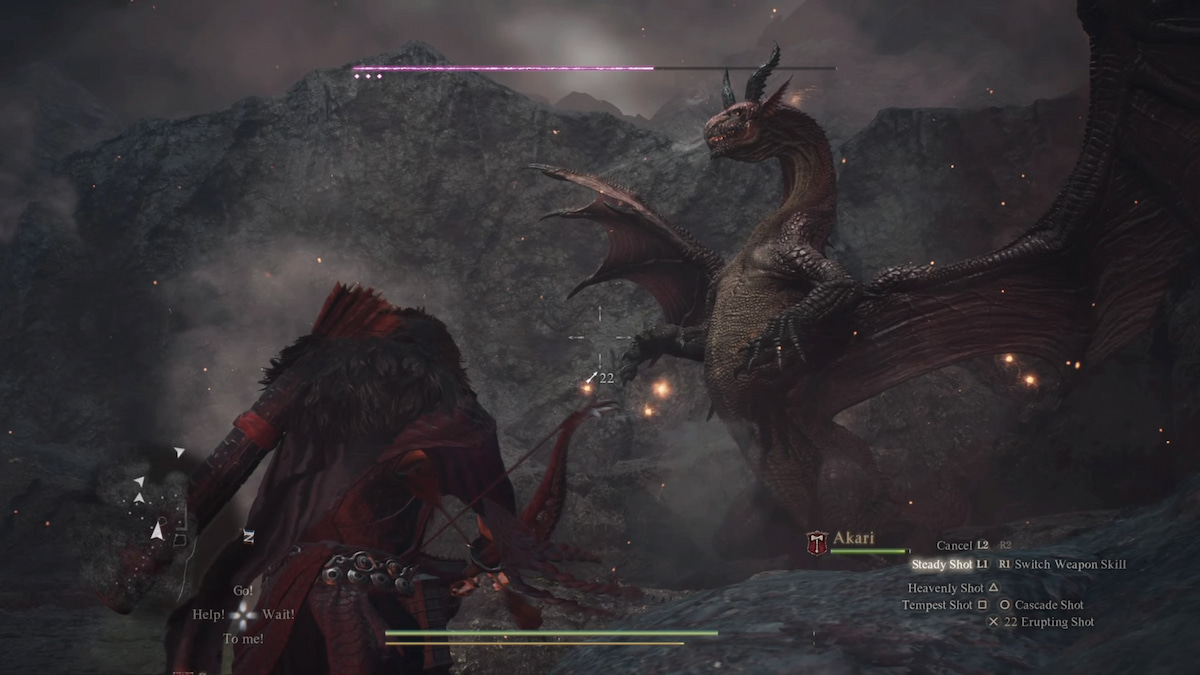The image size is (1200, 675).
Task: Click Akari's pawn vocation icon
Action: [816, 542]
